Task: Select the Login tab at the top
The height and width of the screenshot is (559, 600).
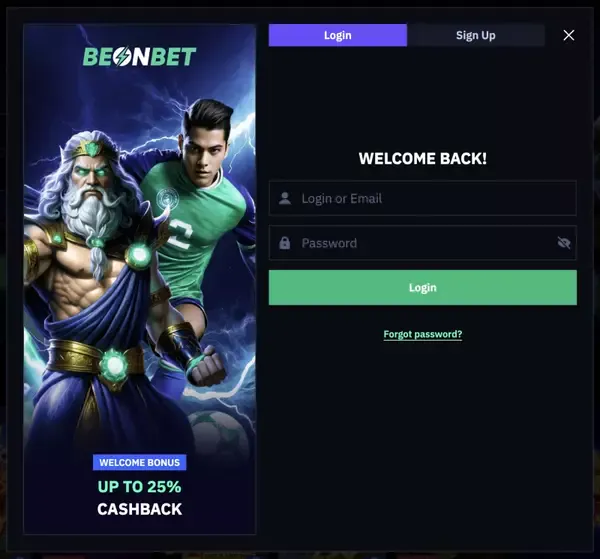Action: click(338, 35)
